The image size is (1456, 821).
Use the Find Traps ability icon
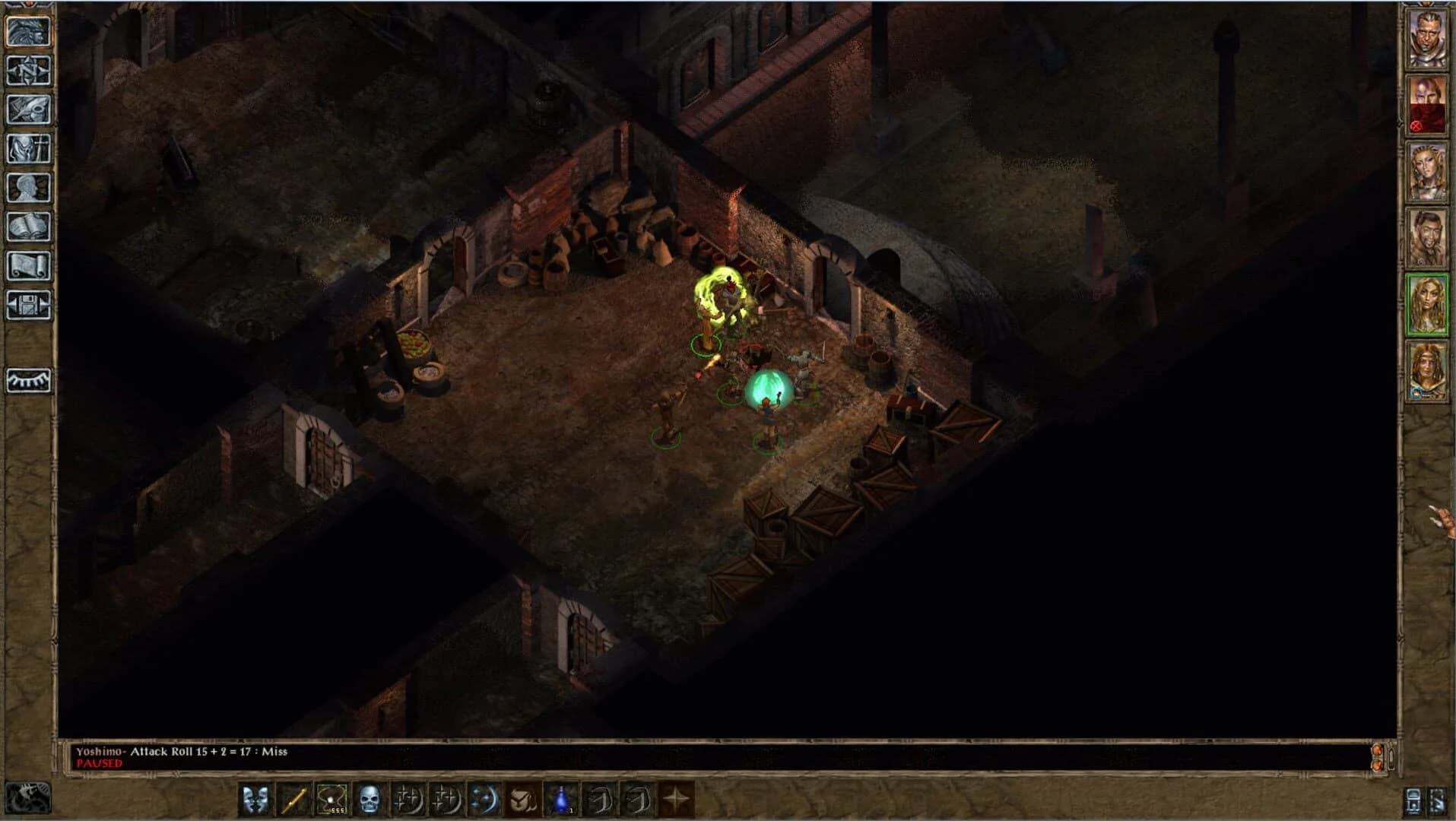521,800
